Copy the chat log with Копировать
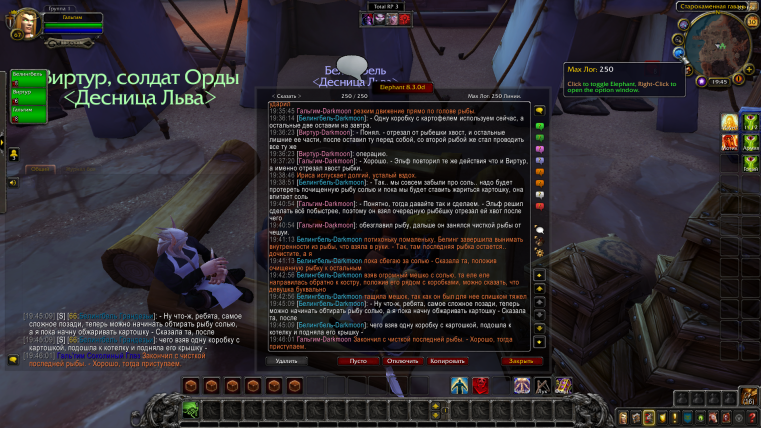Viewport: 761px width, 428px height. [449, 360]
